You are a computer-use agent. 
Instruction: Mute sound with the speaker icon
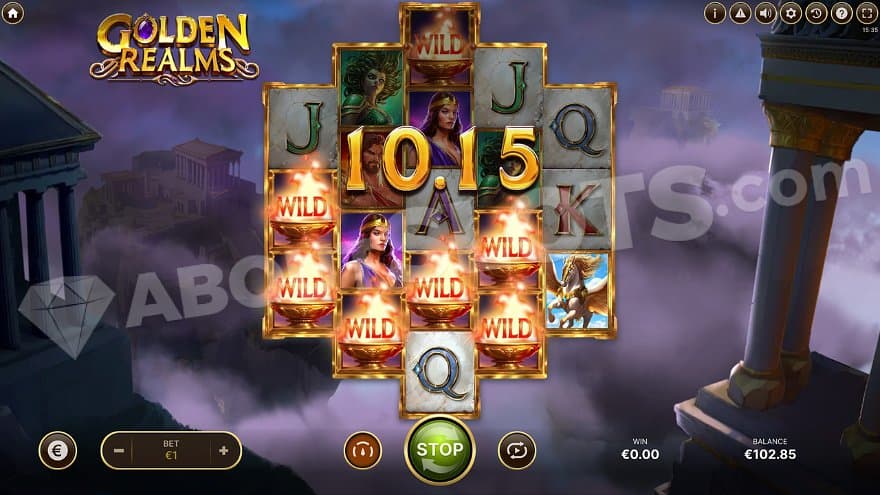(x=766, y=13)
